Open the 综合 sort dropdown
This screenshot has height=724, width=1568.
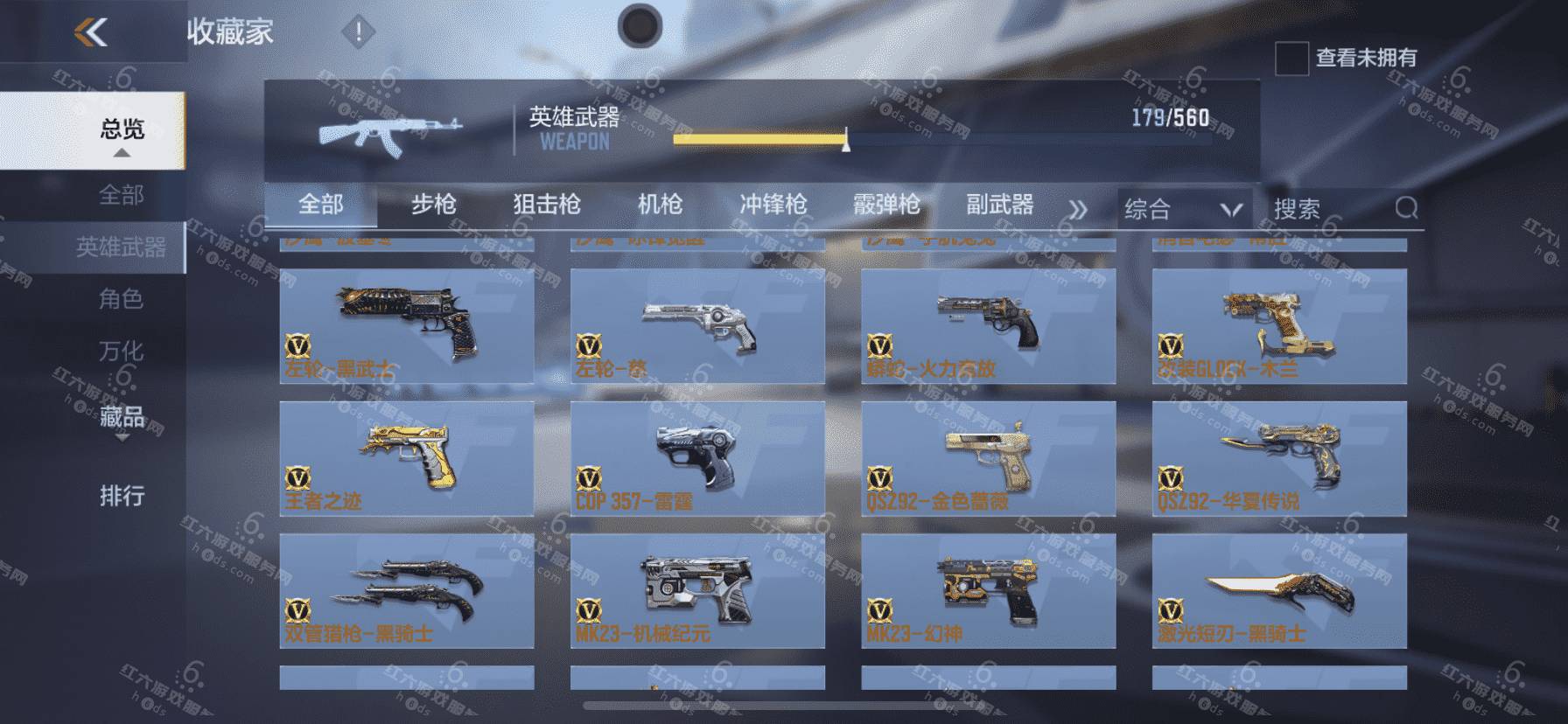coord(1183,209)
